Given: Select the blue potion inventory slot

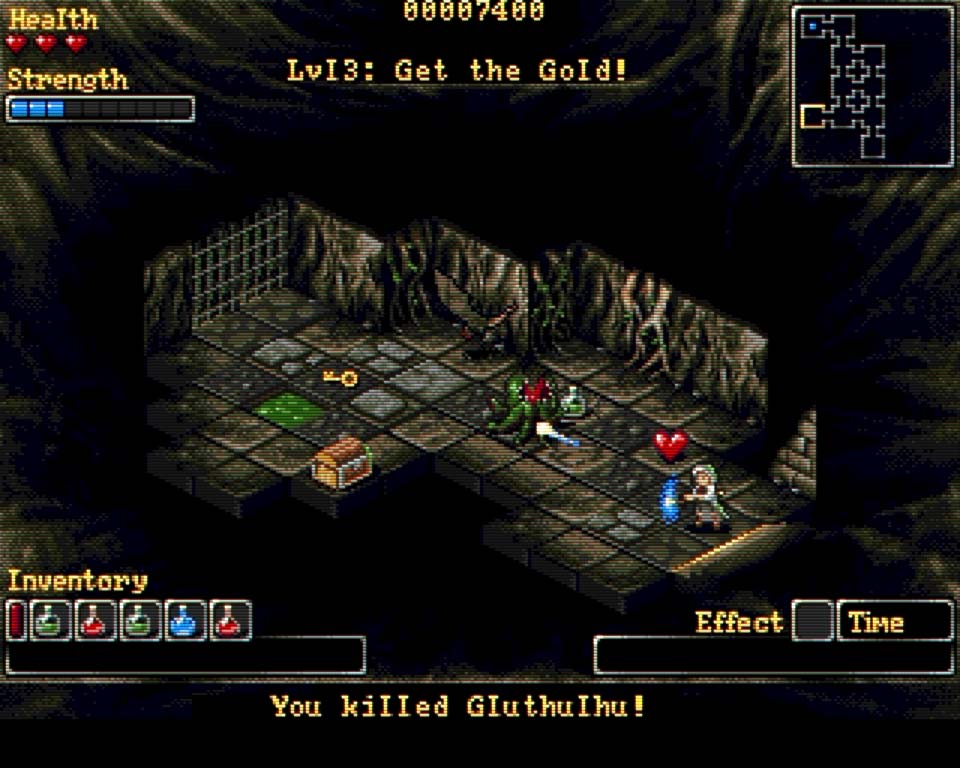Looking at the screenshot, I should (185, 621).
